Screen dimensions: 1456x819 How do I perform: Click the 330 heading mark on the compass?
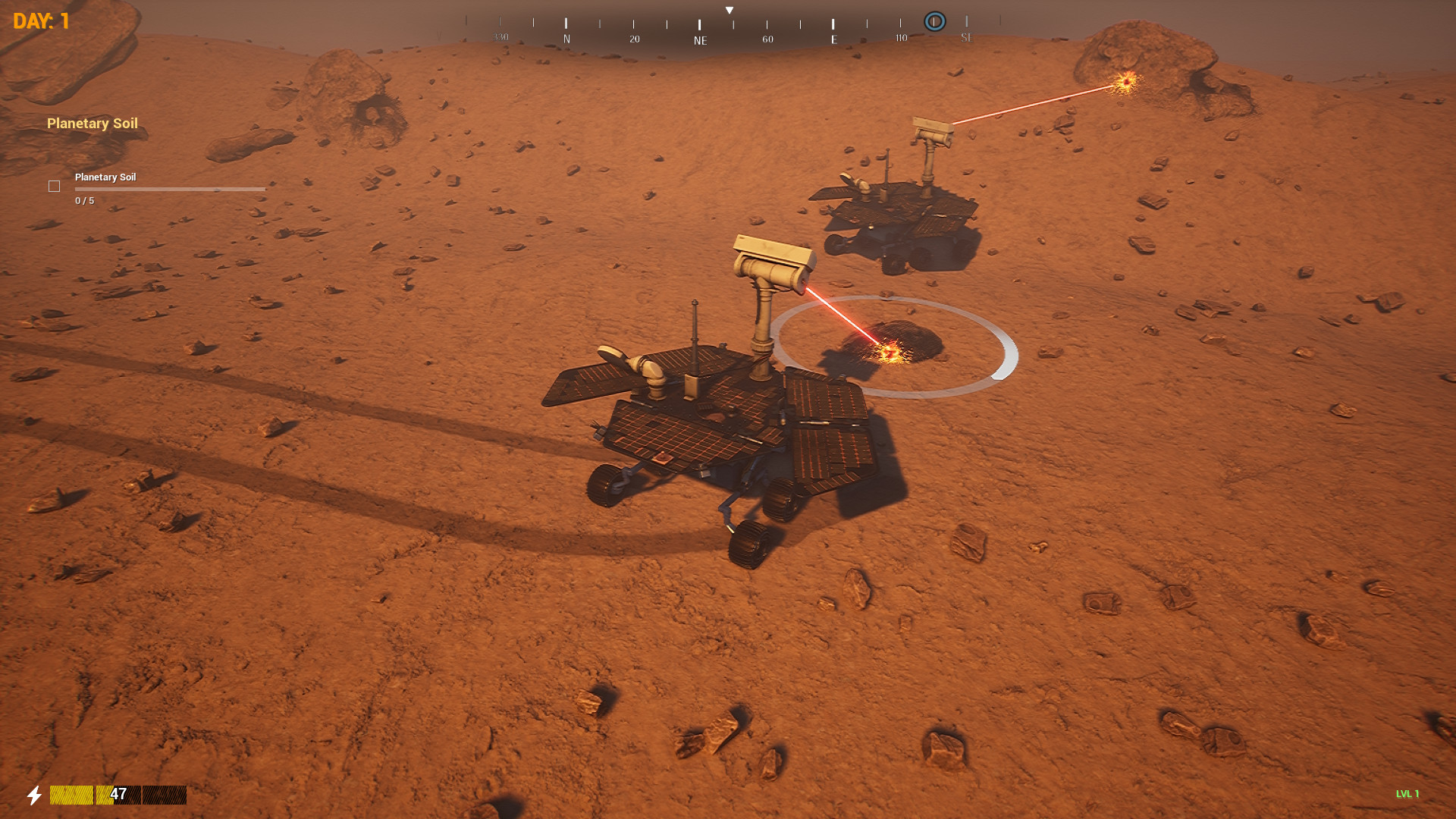coord(501,36)
